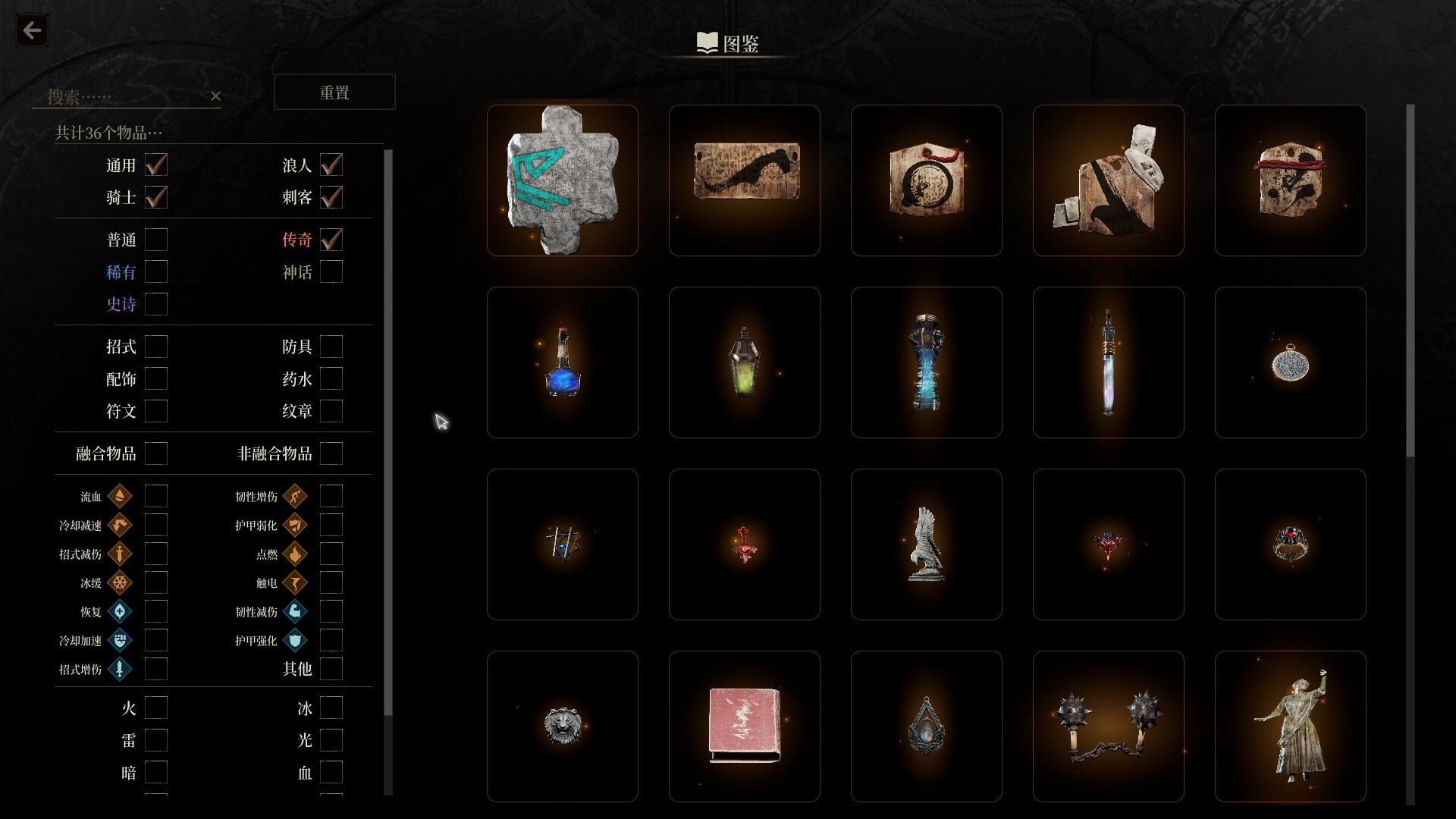The height and width of the screenshot is (819, 1456).
Task: Click the back arrow at top left
Action: (31, 30)
